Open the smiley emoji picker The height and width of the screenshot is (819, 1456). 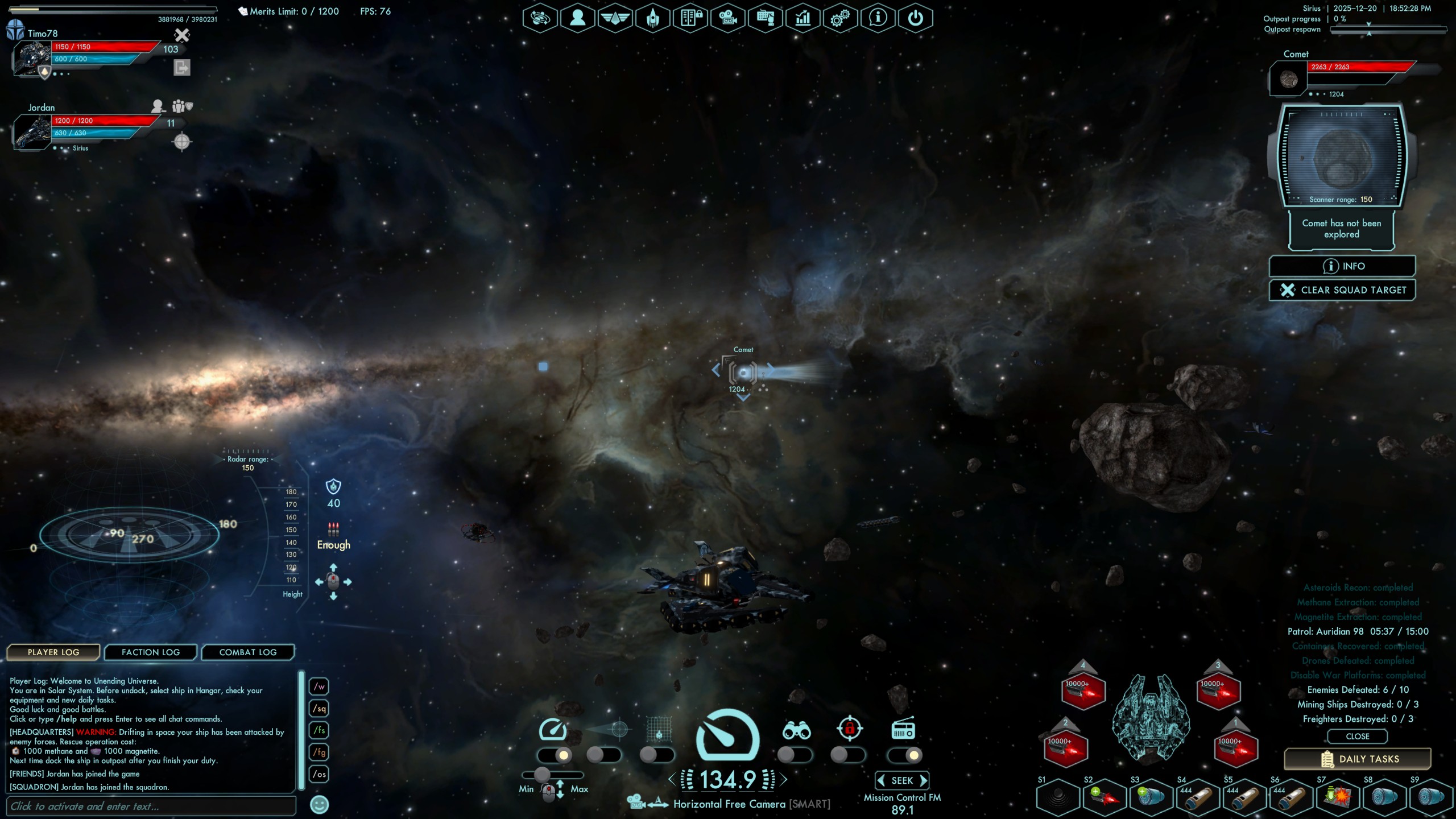click(x=320, y=805)
